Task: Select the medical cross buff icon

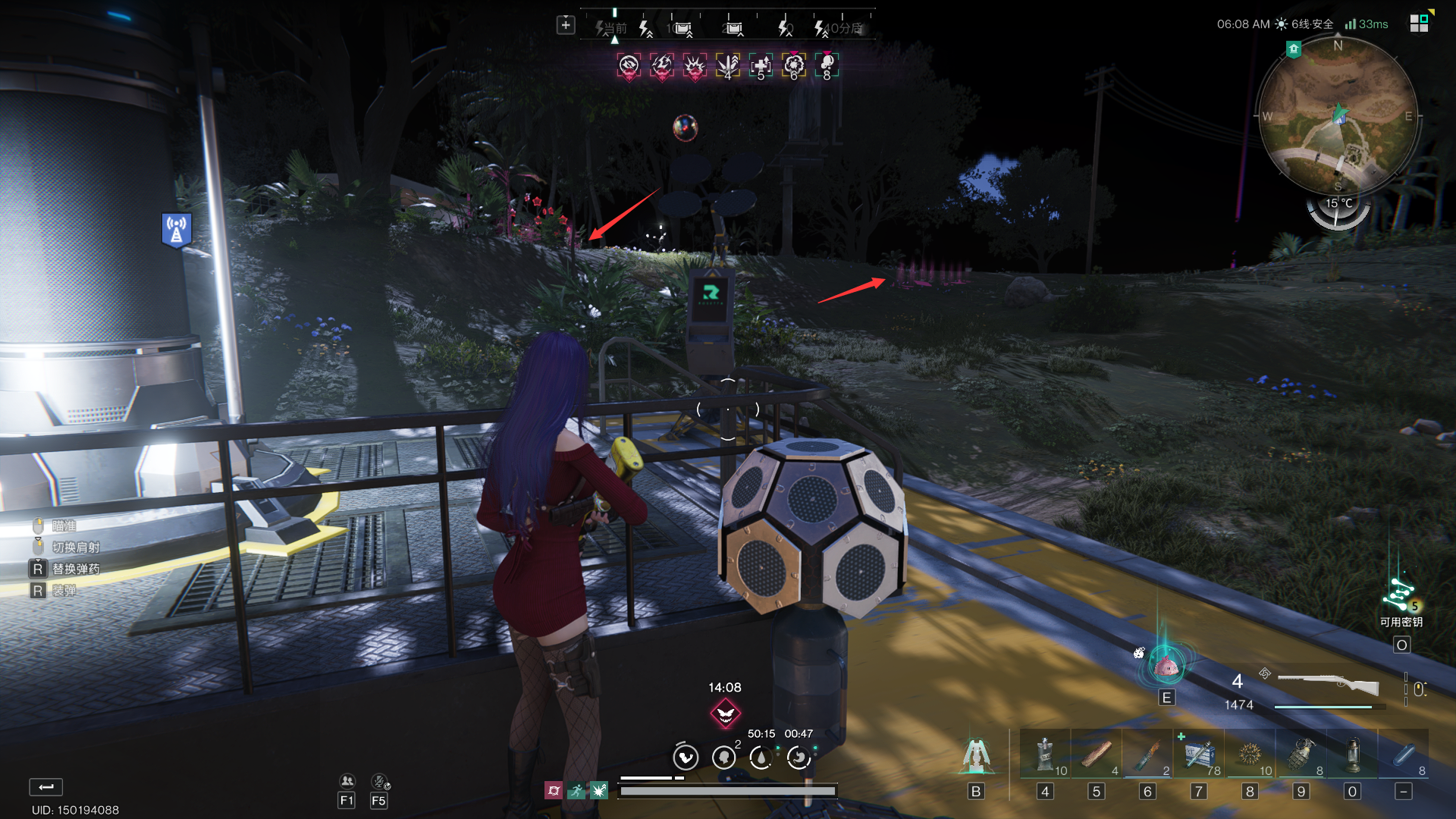Action: (761, 66)
